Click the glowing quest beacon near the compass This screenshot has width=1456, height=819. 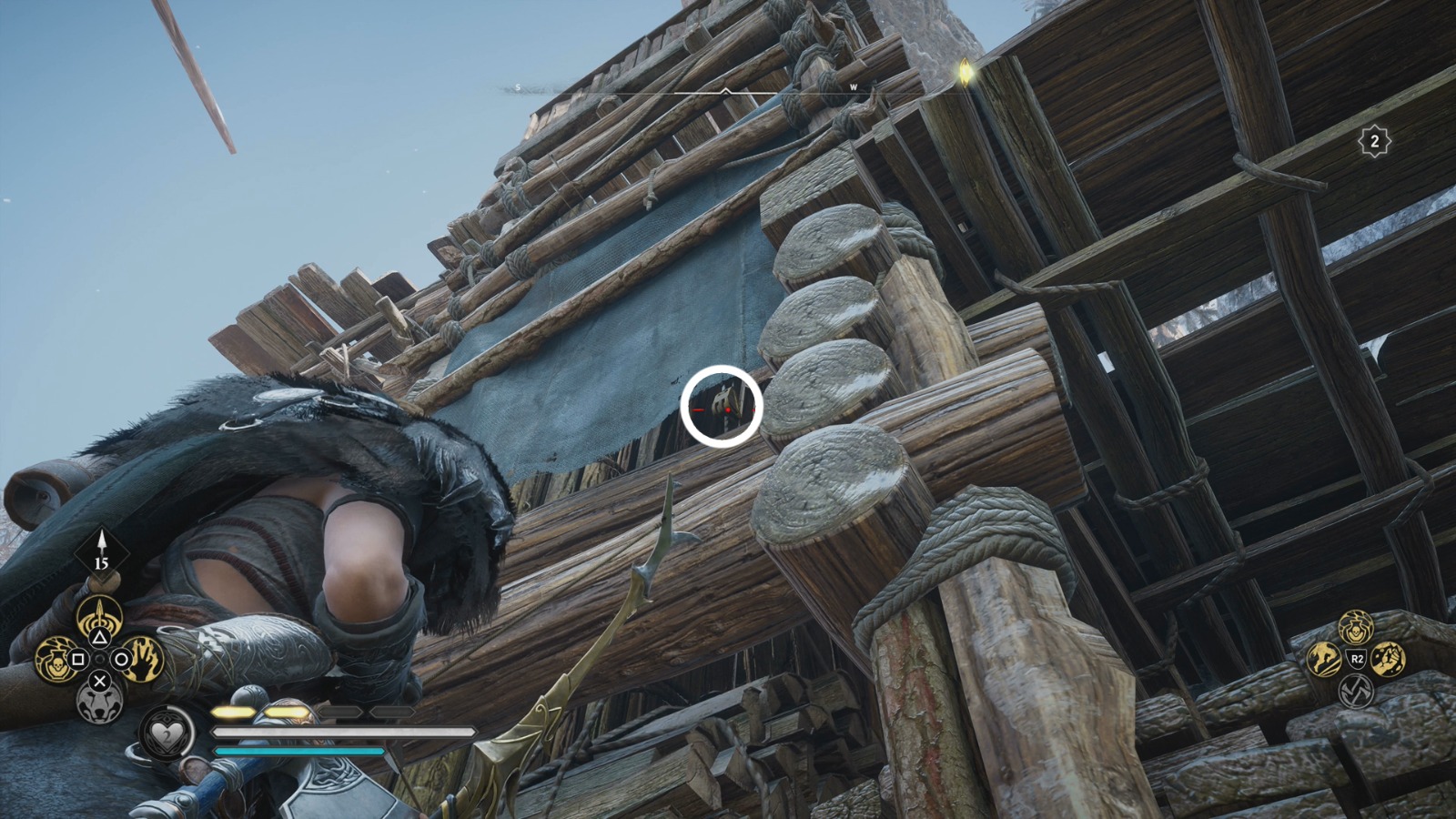(965, 70)
